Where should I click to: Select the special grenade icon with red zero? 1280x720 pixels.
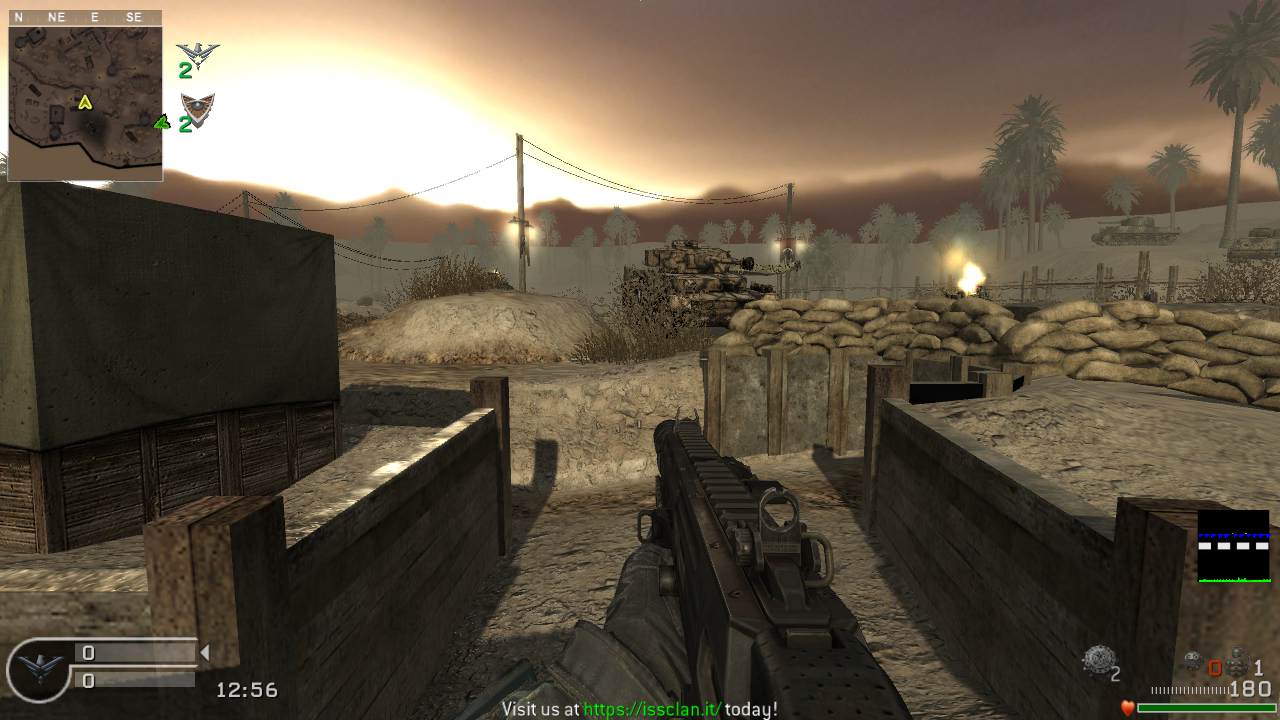pos(1193,662)
